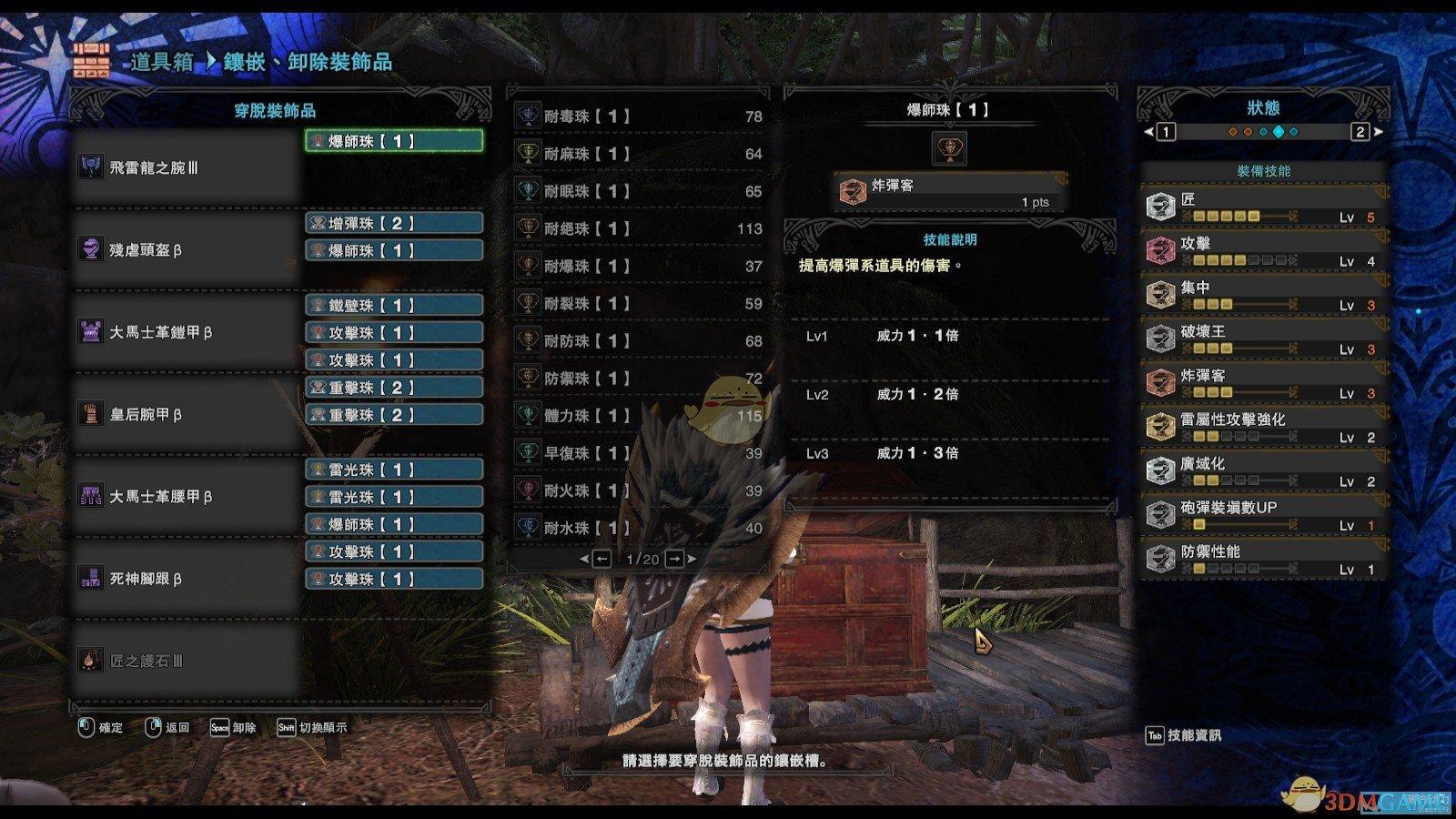Image resolution: width=1456 pixels, height=819 pixels.
Task: Select the 鐵壁珠【1】 decoration slot
Action: [393, 306]
